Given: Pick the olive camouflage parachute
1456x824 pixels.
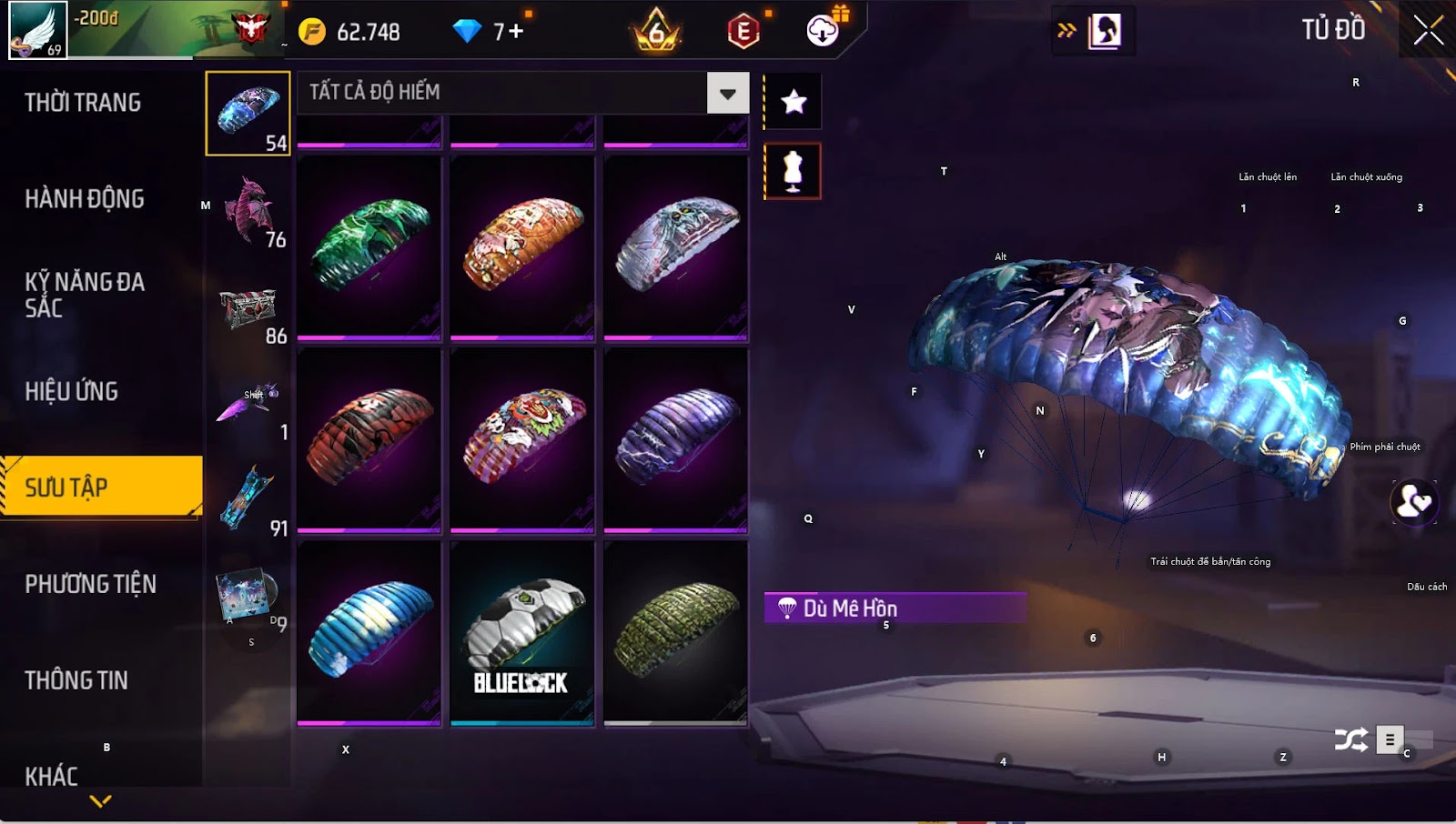Looking at the screenshot, I should pos(675,631).
